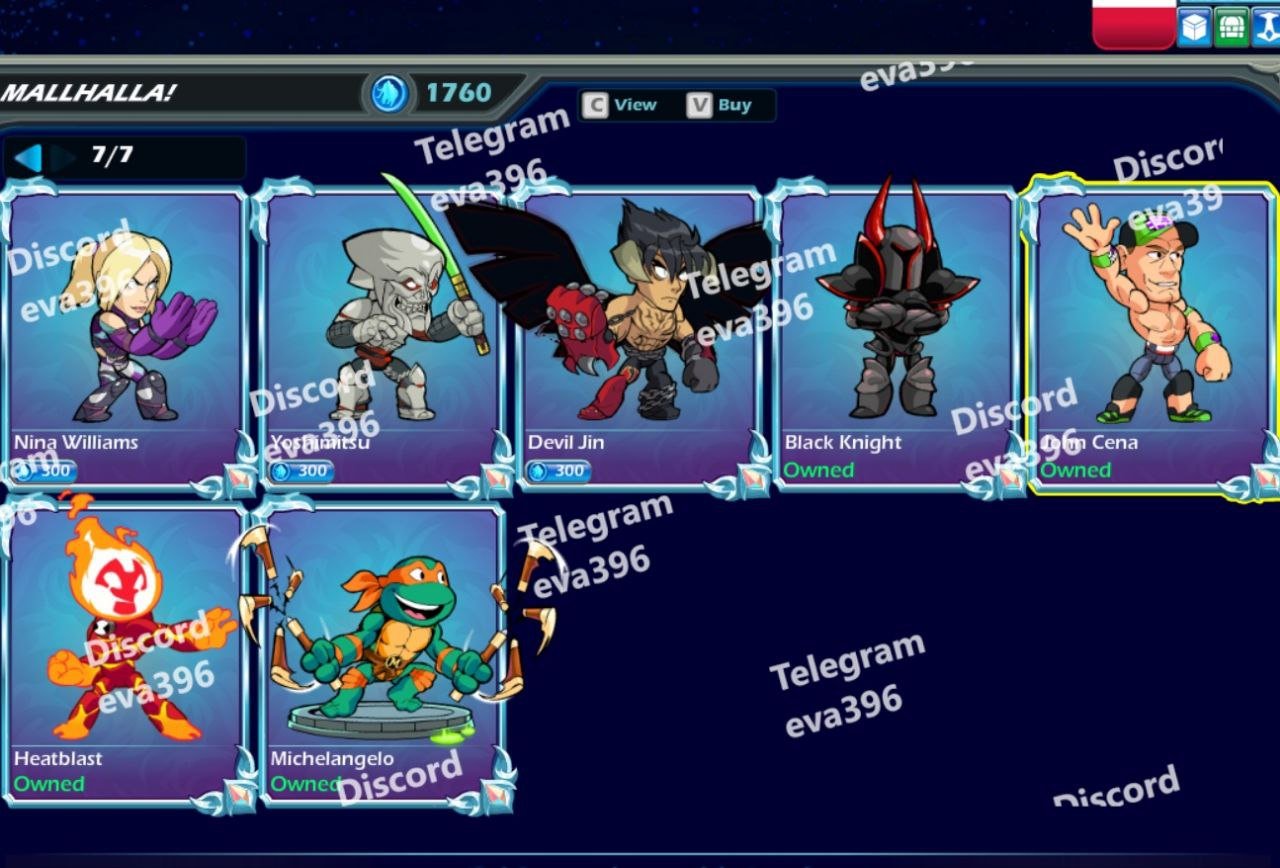
Task: Select the owned Black Knight card
Action: pos(895,335)
